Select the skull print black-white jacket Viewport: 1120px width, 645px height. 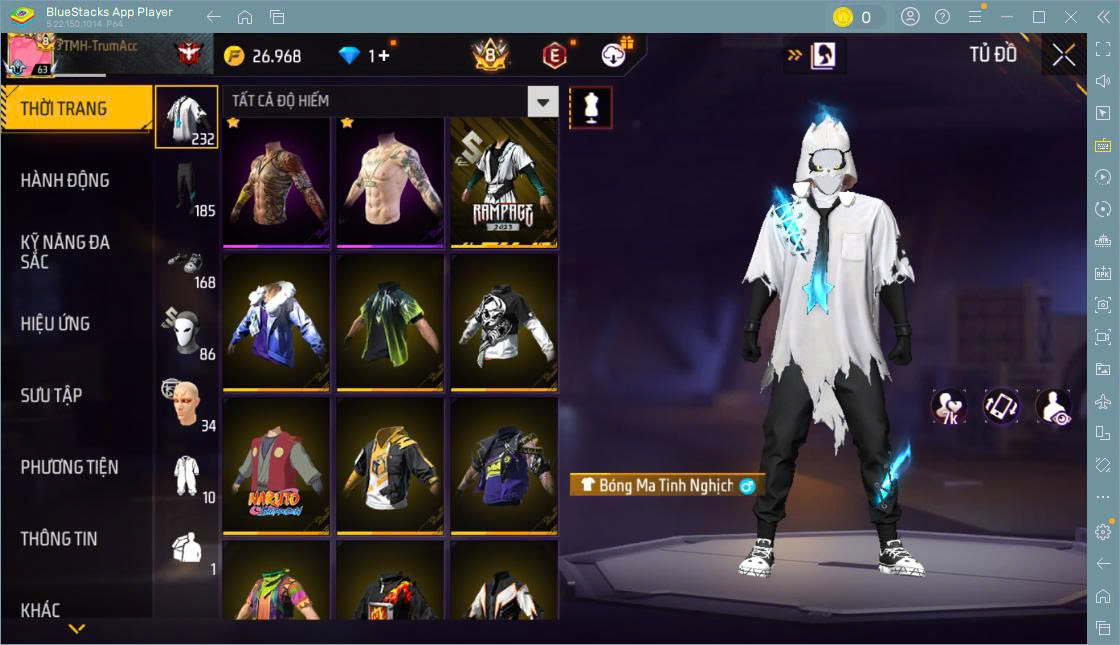(x=504, y=322)
